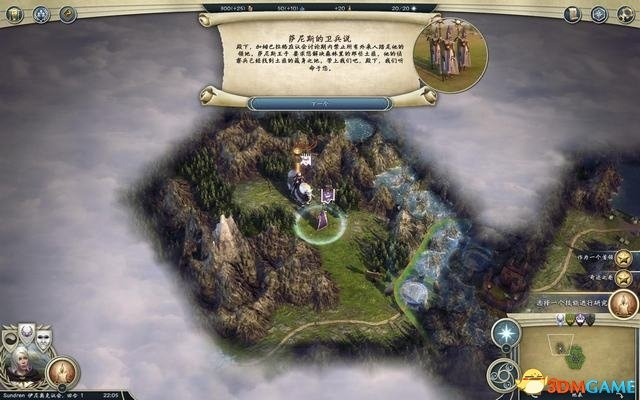Open the first gold-star event notification
The width and height of the screenshot is (640, 400).
tap(624, 257)
